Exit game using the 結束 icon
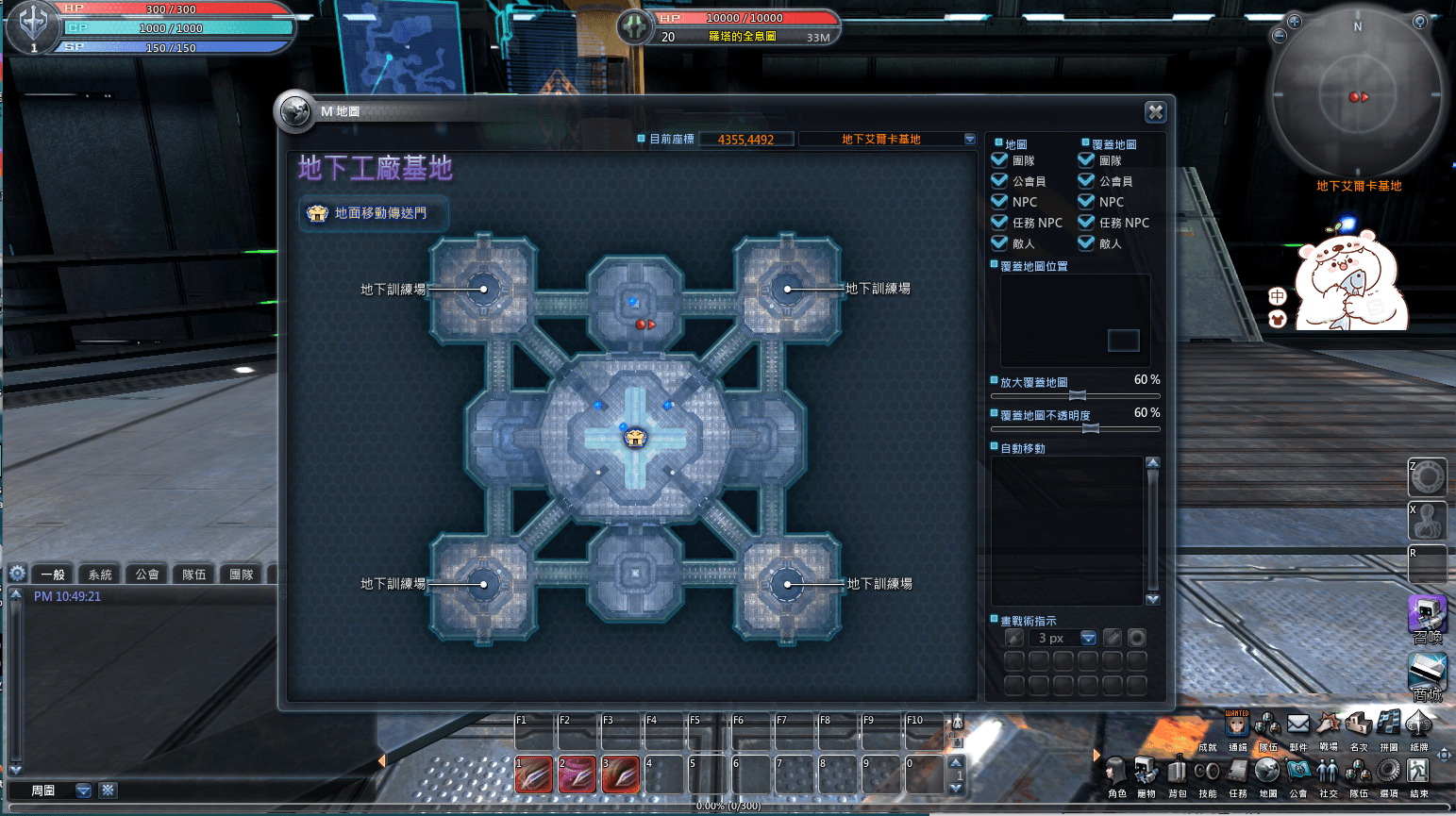Viewport: 1456px width, 816px height. tap(1418, 769)
